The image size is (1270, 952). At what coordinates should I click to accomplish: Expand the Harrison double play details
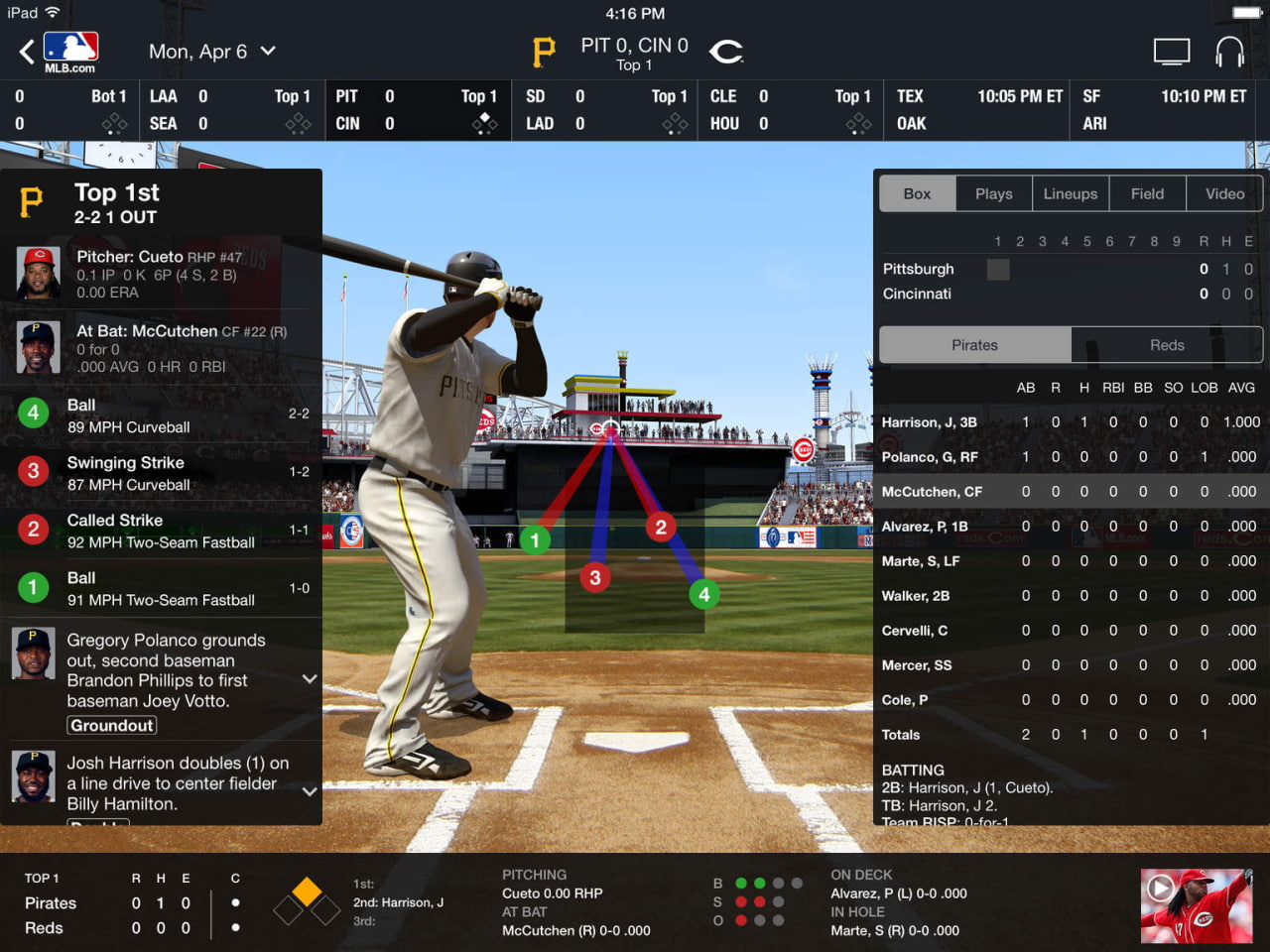[309, 791]
